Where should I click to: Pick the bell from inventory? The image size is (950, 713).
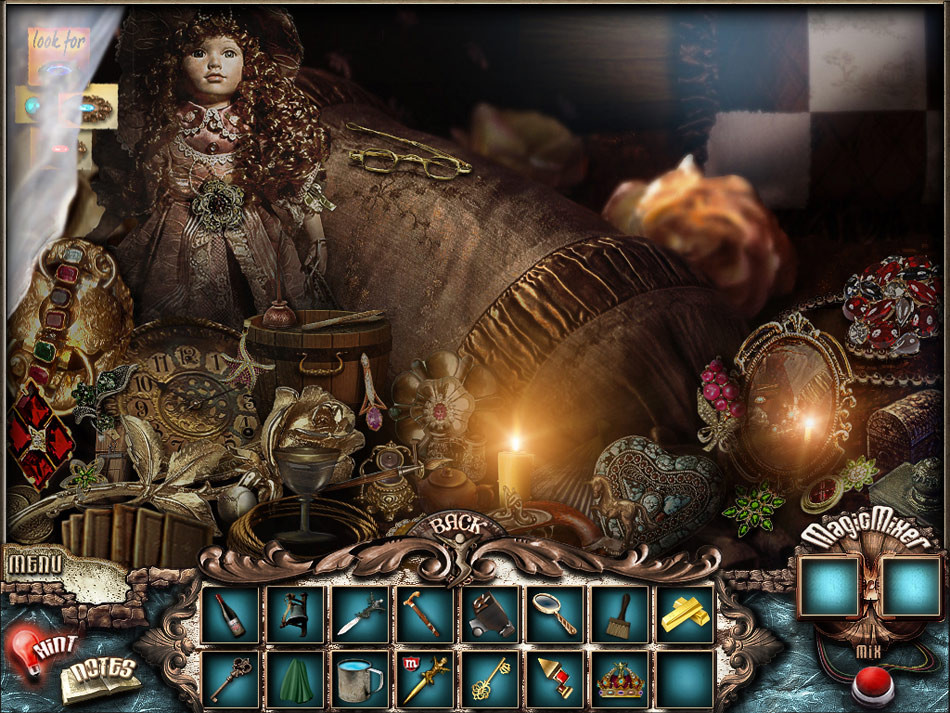tap(295, 614)
